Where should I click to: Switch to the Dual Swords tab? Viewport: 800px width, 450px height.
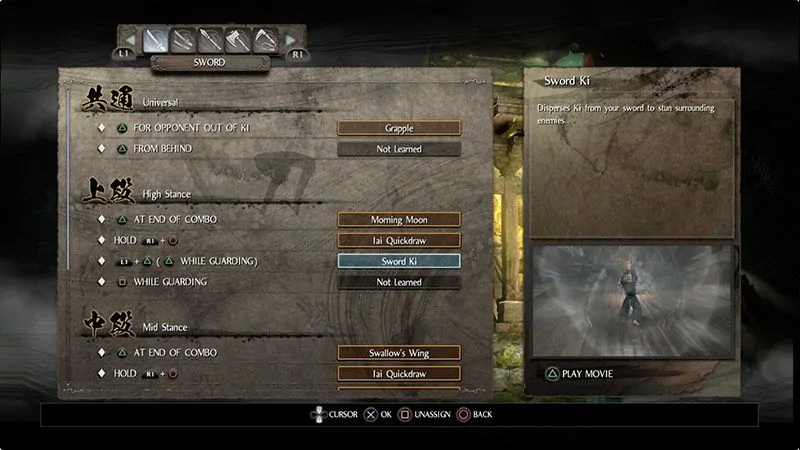pos(182,40)
